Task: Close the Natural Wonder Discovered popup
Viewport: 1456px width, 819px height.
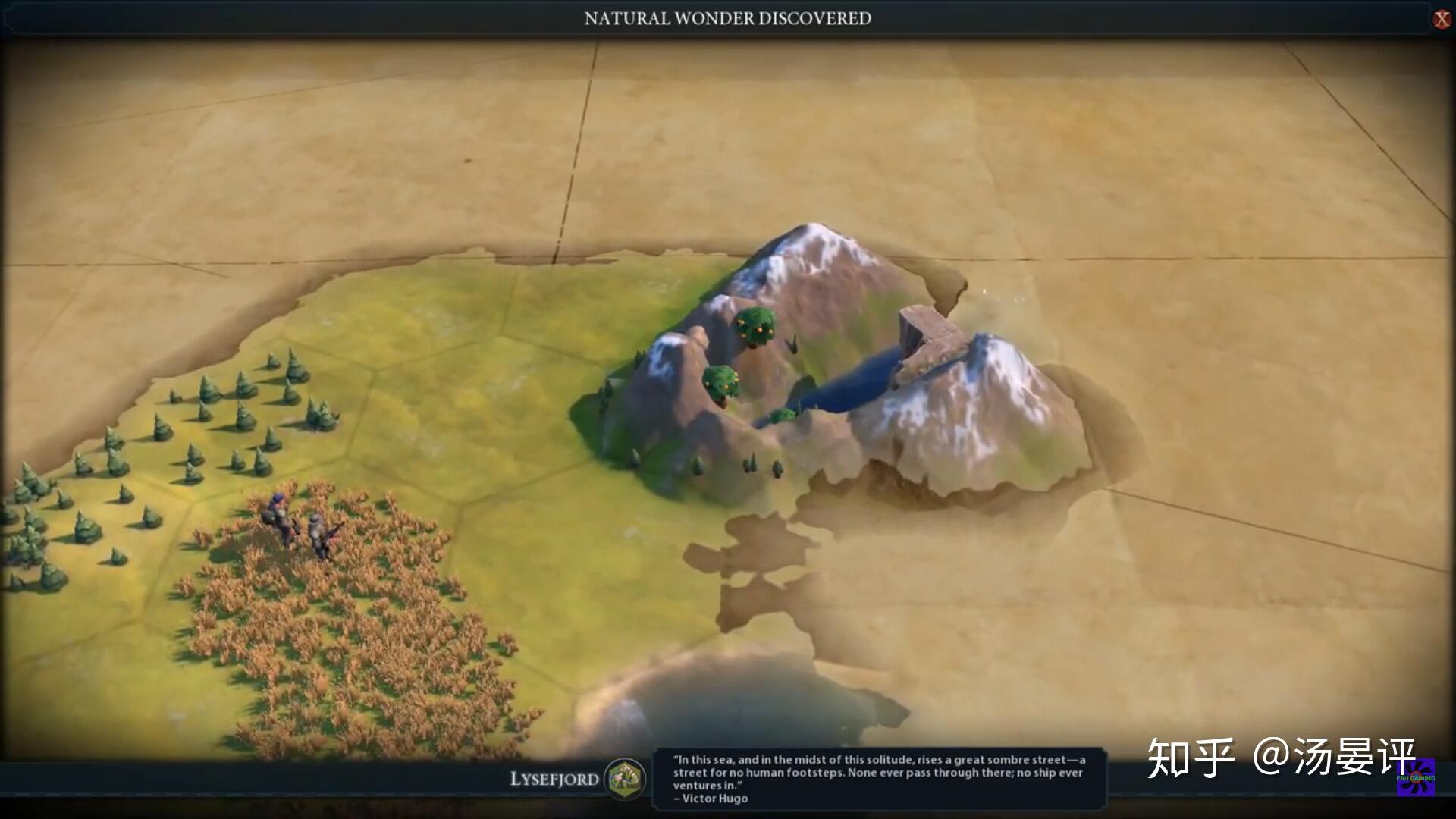Action: pyautogui.click(x=1442, y=19)
